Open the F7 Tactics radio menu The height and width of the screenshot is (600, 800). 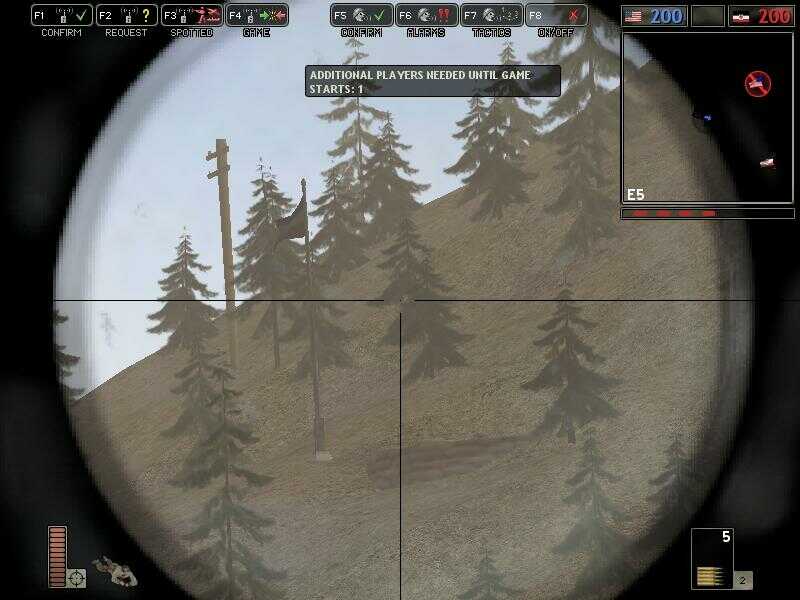click(491, 16)
